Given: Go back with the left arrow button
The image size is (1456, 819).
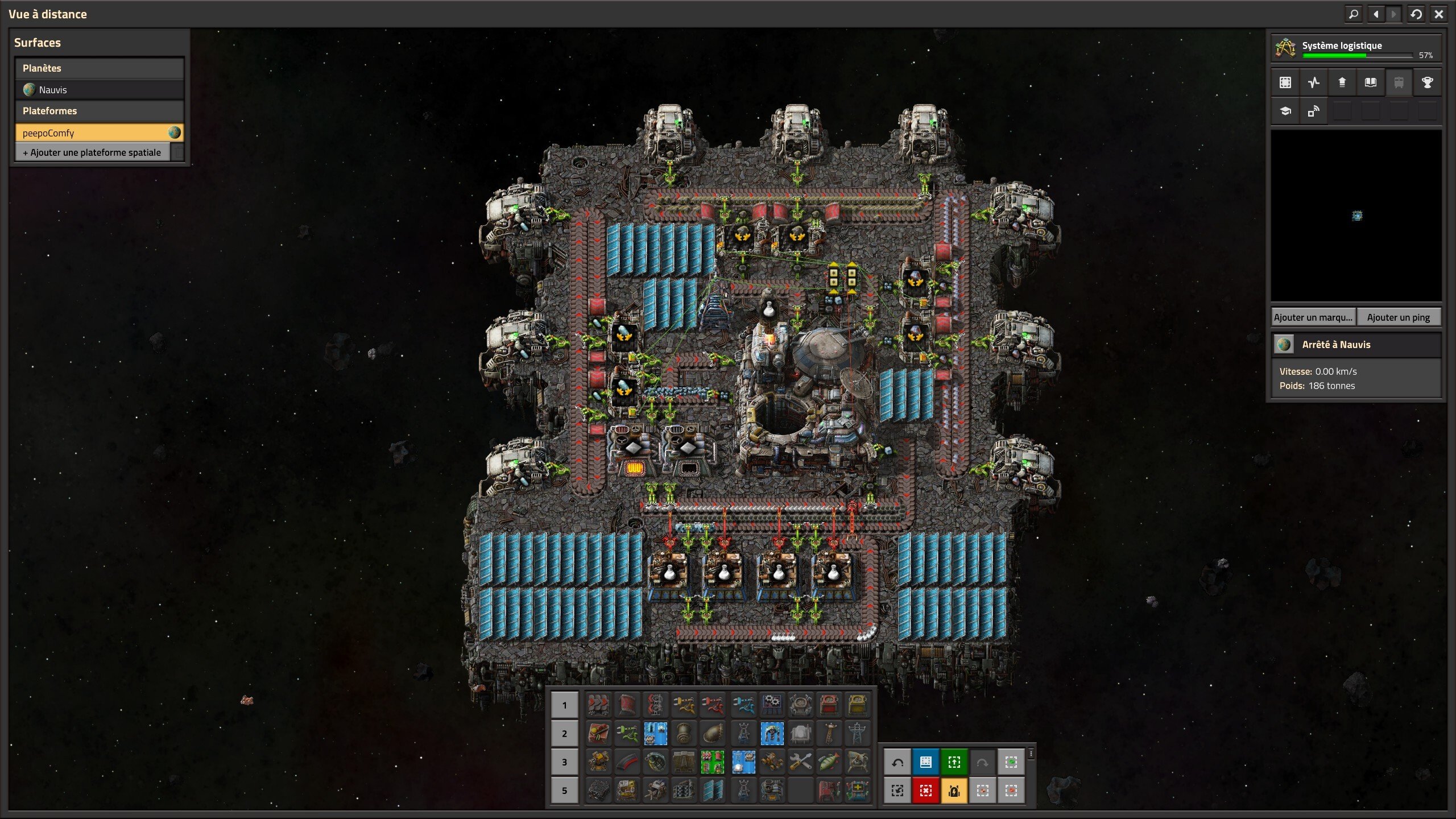Looking at the screenshot, I should 1376,14.
